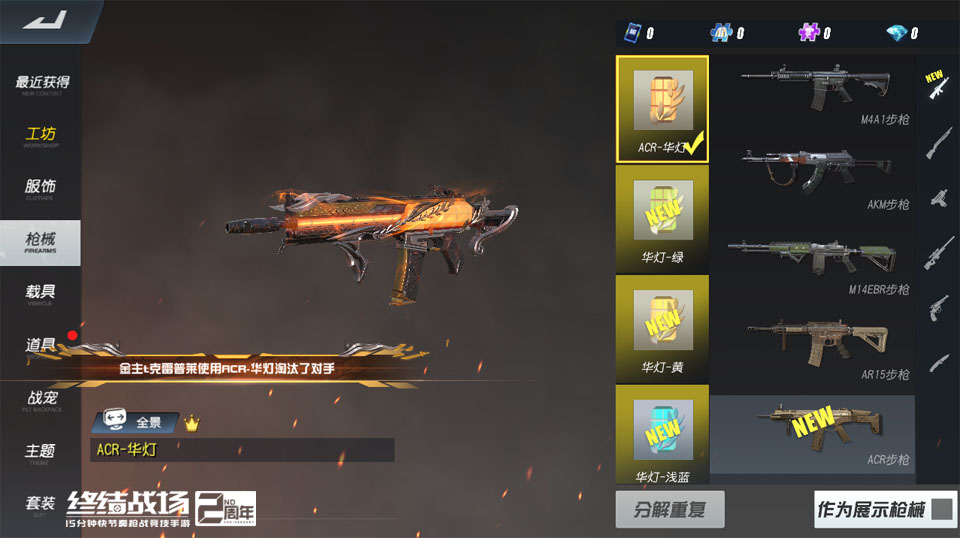960x538 pixels.
Task: Open the 最近获得 recent items tab
Action: click(41, 84)
